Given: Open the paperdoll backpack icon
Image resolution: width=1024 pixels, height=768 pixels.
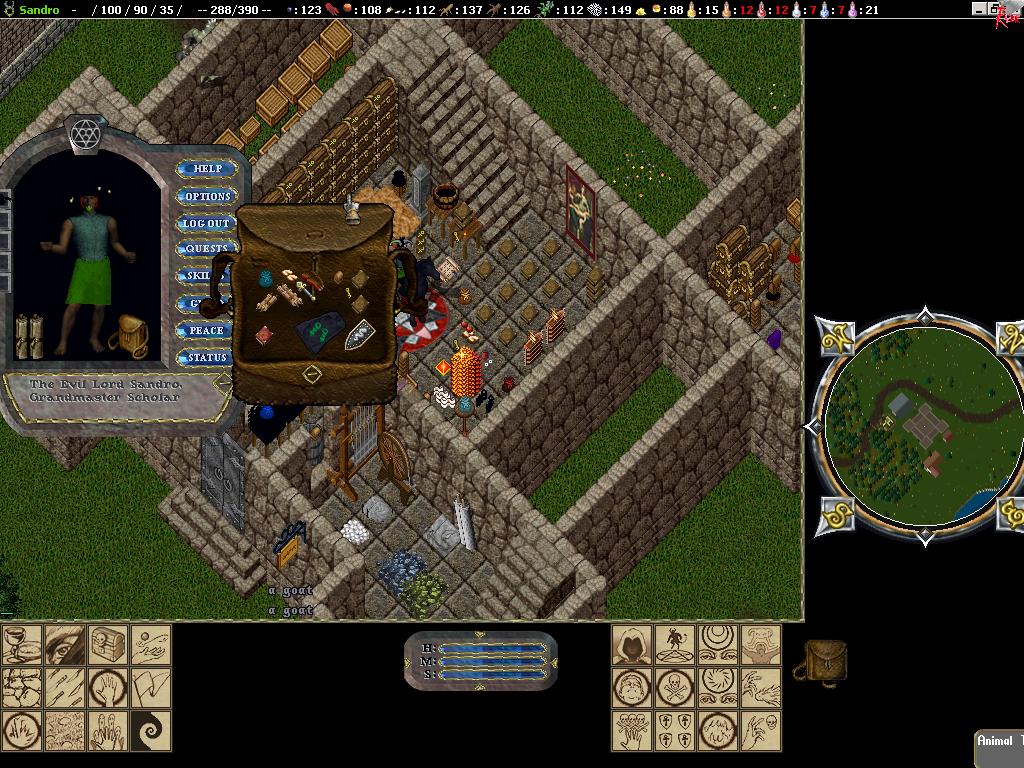Looking at the screenshot, I should coord(131,336).
